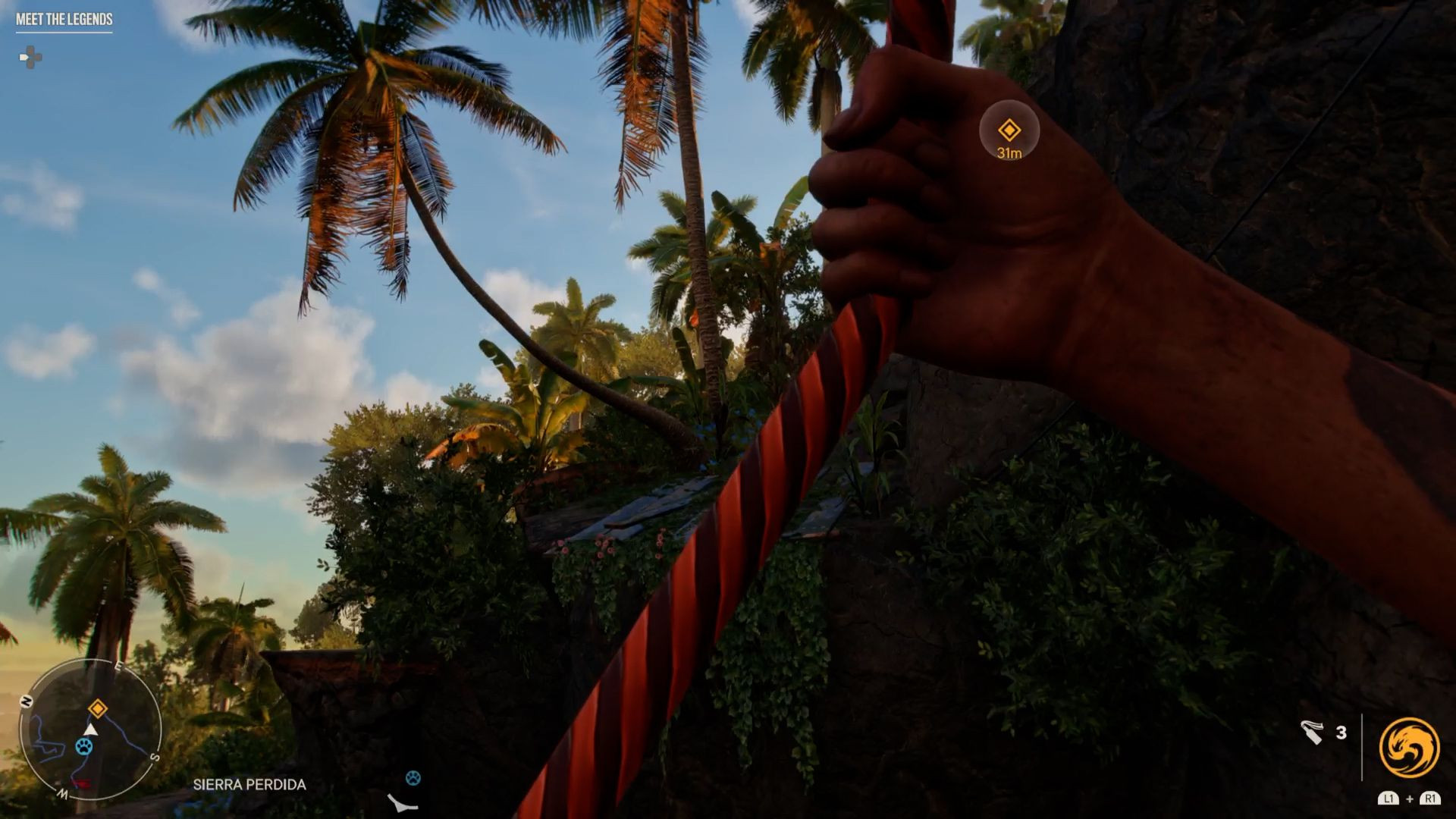Open the circular minimap

click(90, 730)
